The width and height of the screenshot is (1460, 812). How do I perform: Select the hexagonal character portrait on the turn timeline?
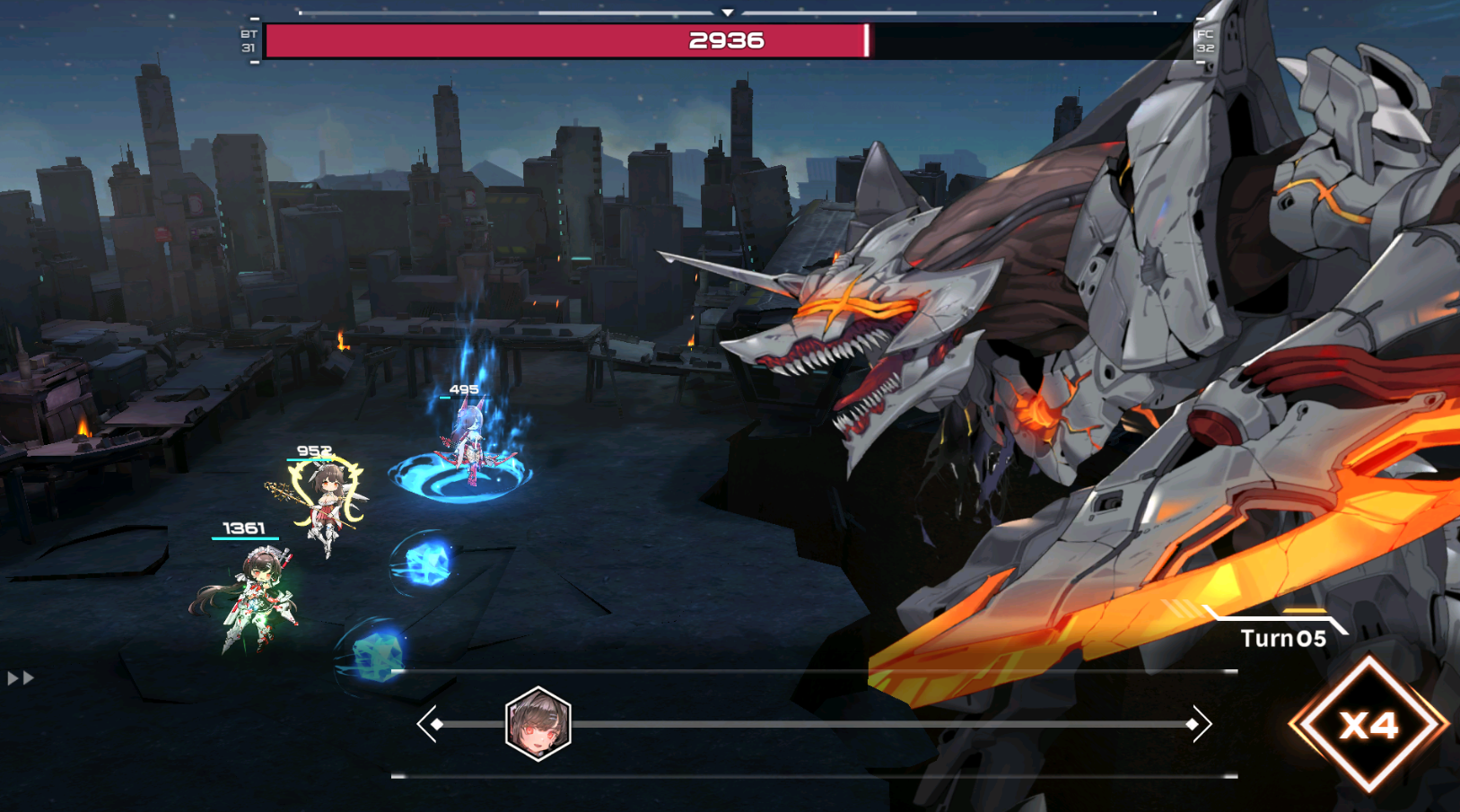tap(538, 723)
